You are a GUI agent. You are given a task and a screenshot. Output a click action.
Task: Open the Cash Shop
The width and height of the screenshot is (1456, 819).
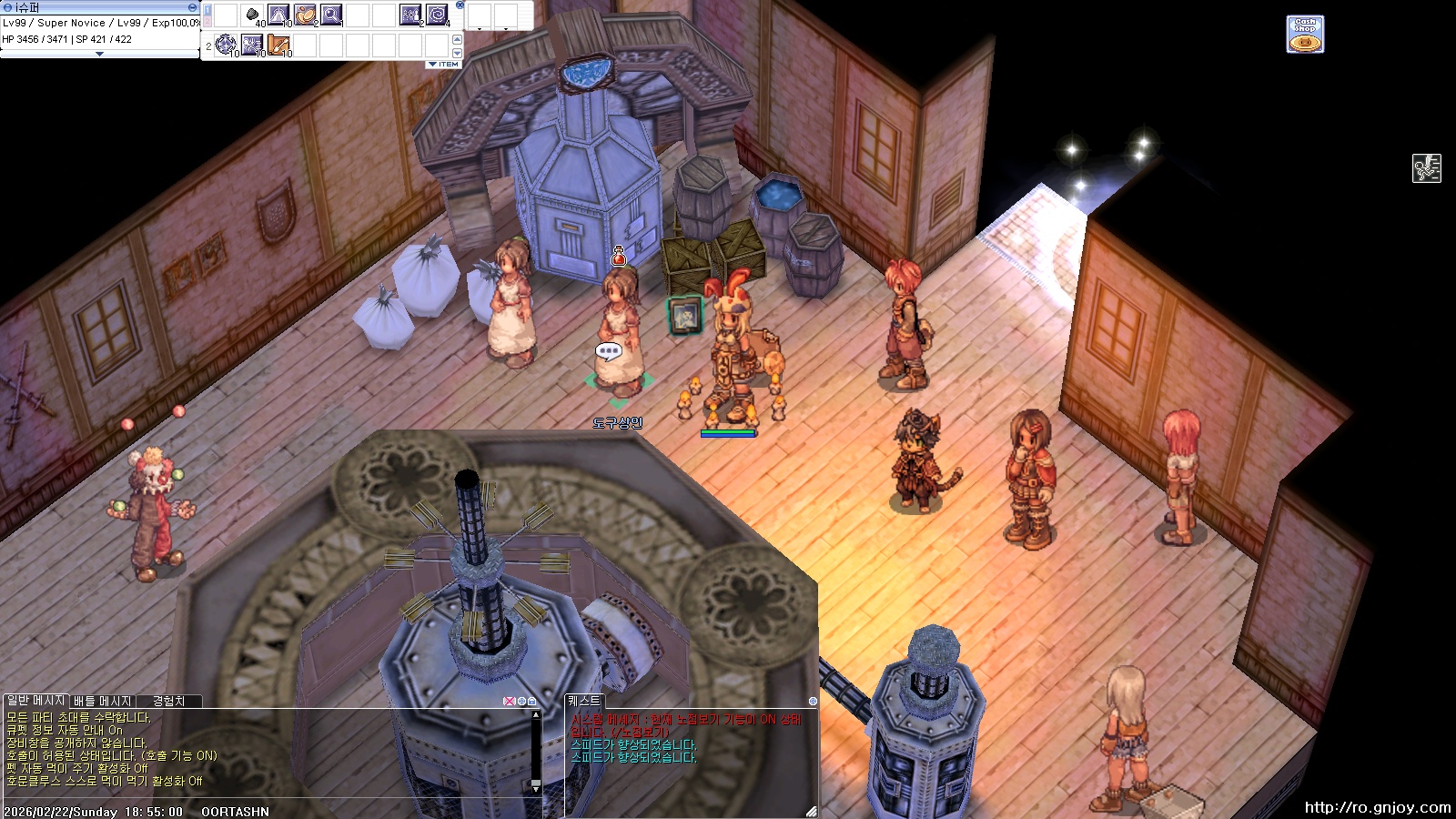[x=1305, y=35]
